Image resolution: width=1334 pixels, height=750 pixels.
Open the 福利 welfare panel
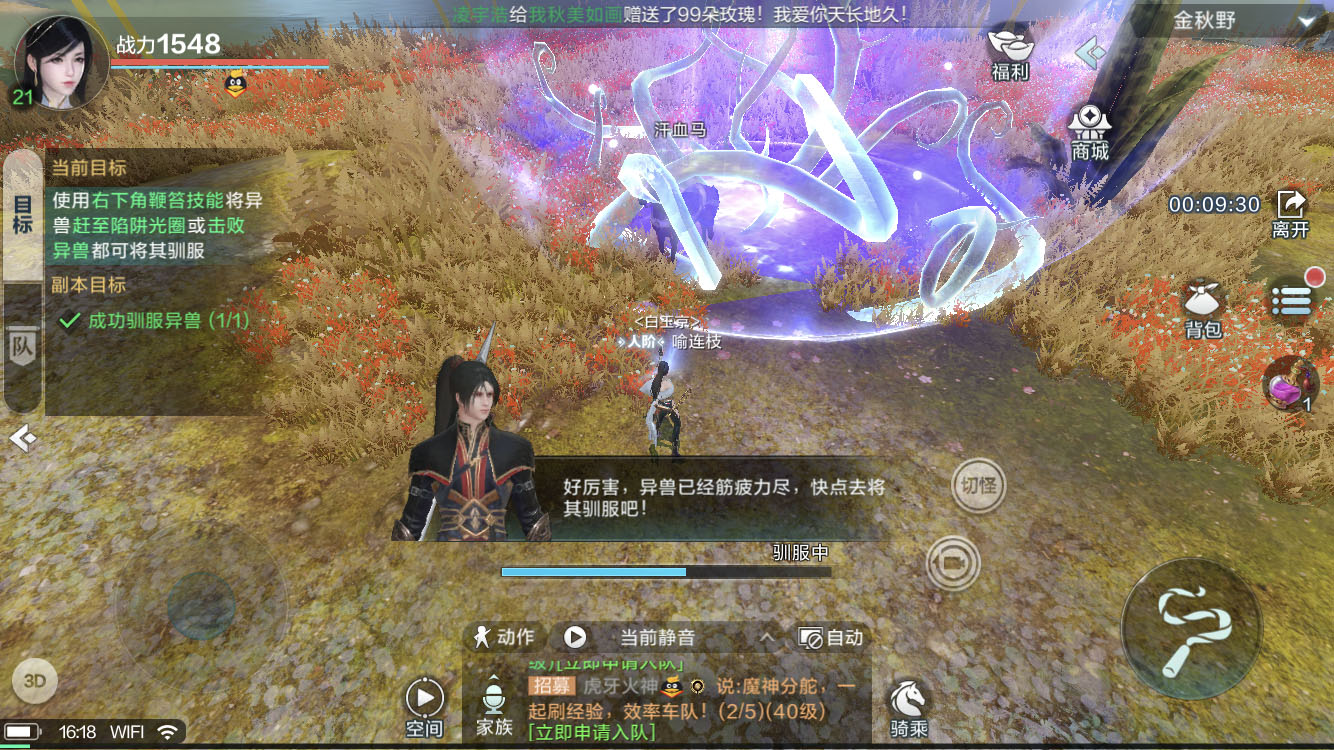pos(1010,55)
